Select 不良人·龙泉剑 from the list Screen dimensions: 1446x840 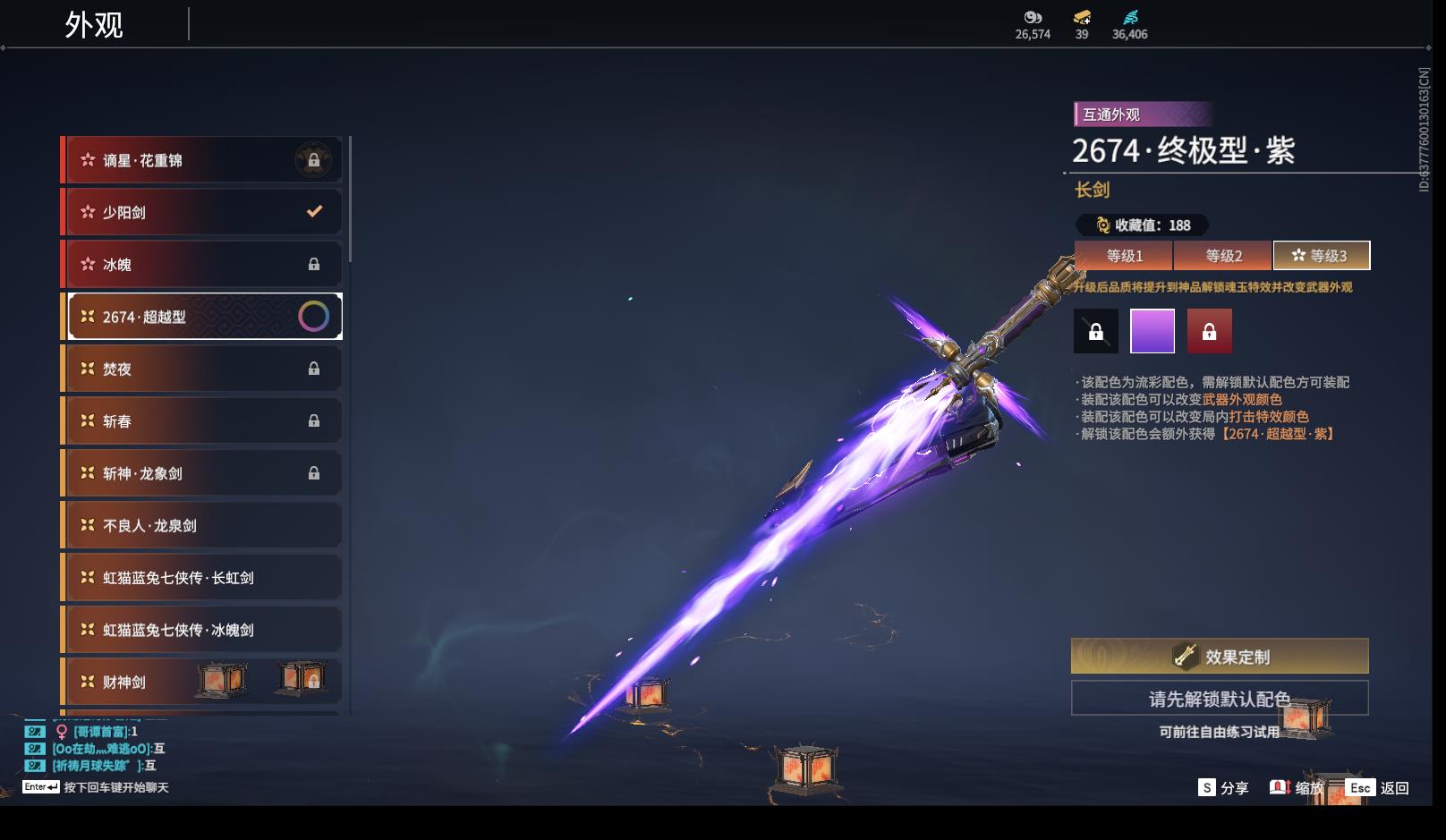coord(201,525)
